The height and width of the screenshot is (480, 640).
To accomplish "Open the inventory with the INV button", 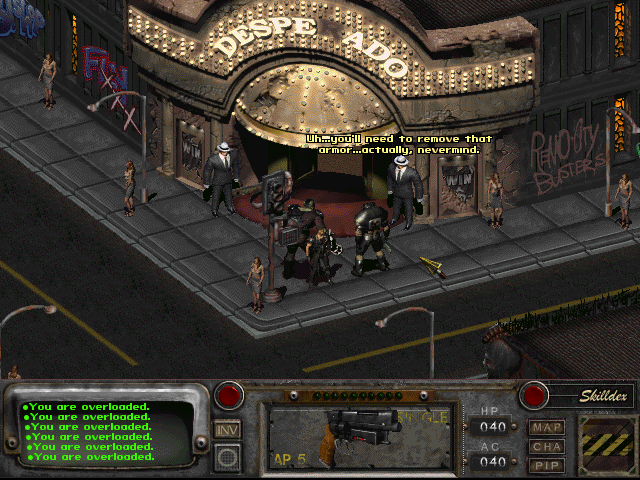I will 227,429.
